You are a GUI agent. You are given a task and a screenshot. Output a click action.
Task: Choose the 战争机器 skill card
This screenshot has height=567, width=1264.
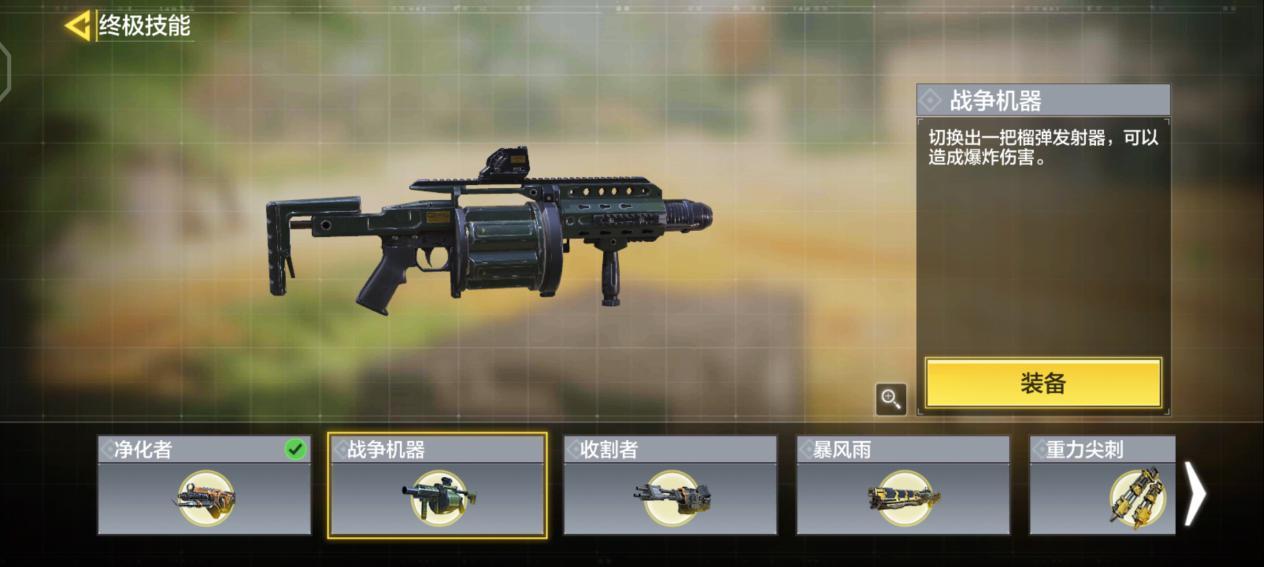437,485
